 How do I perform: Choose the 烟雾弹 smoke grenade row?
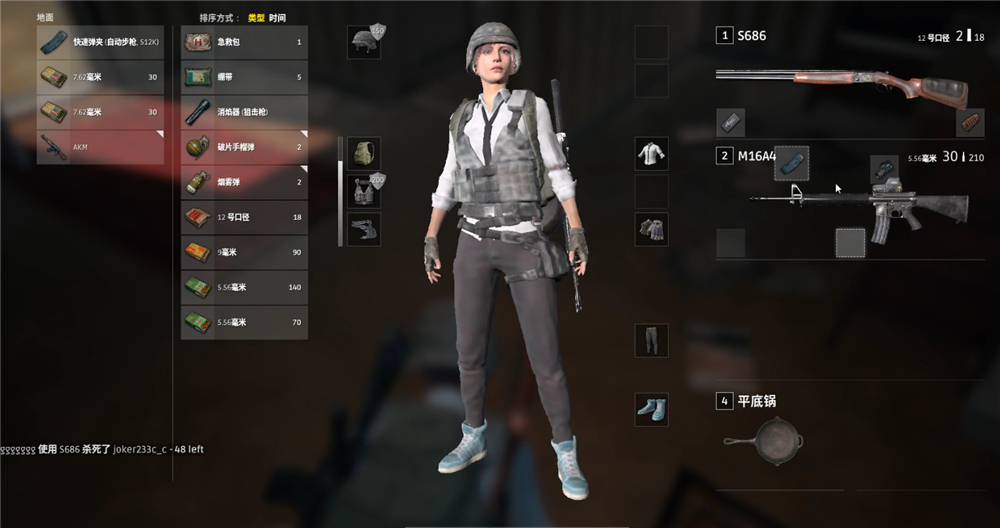(244, 182)
